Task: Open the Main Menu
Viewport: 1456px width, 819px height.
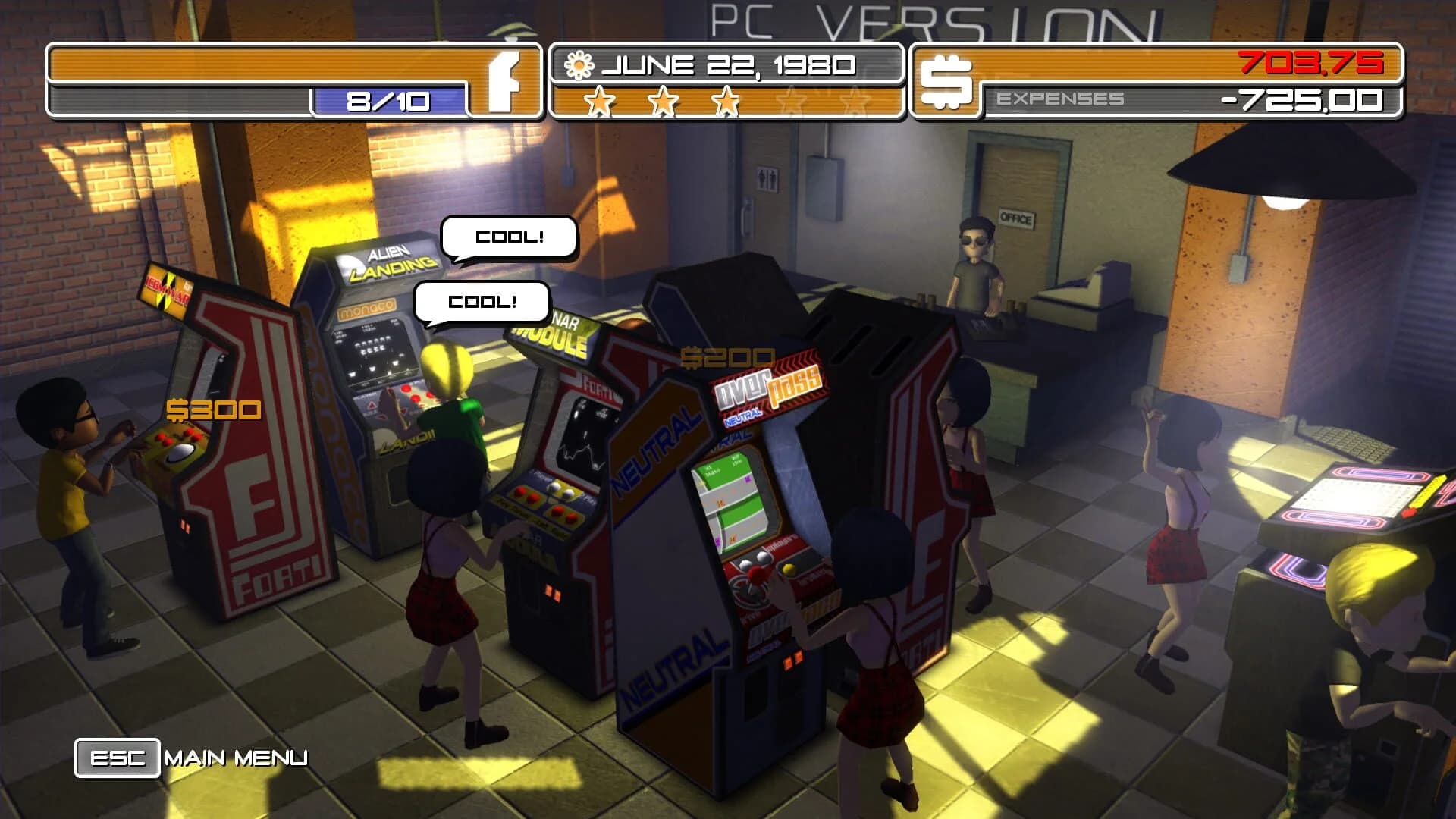Action: pyautogui.click(x=235, y=756)
